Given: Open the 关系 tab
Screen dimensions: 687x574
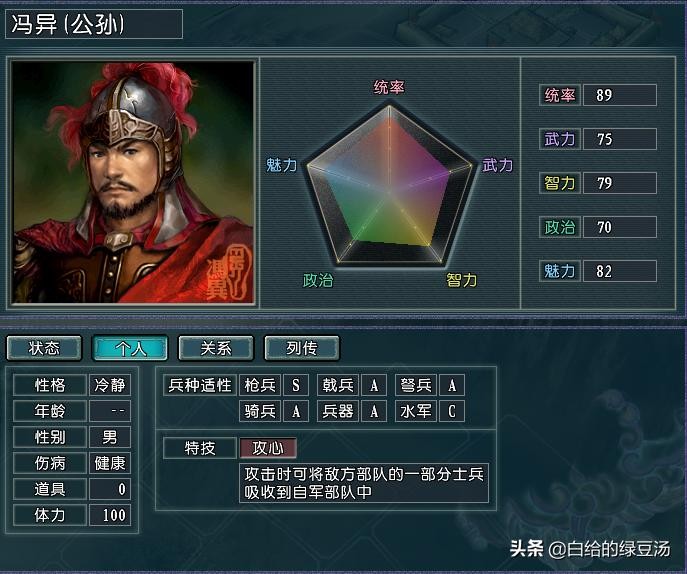Looking at the screenshot, I should point(216,348).
